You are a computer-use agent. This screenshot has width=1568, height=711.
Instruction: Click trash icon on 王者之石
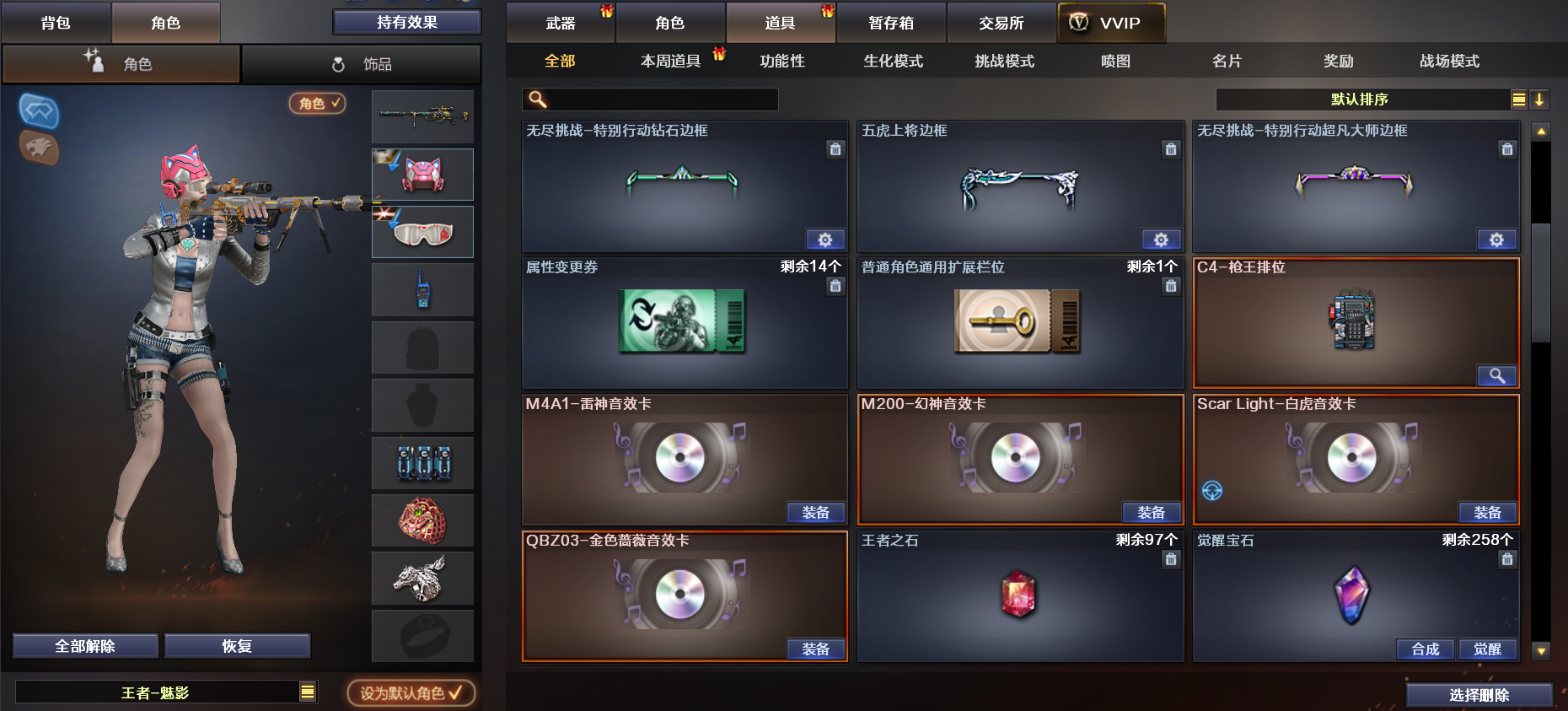(x=1171, y=559)
